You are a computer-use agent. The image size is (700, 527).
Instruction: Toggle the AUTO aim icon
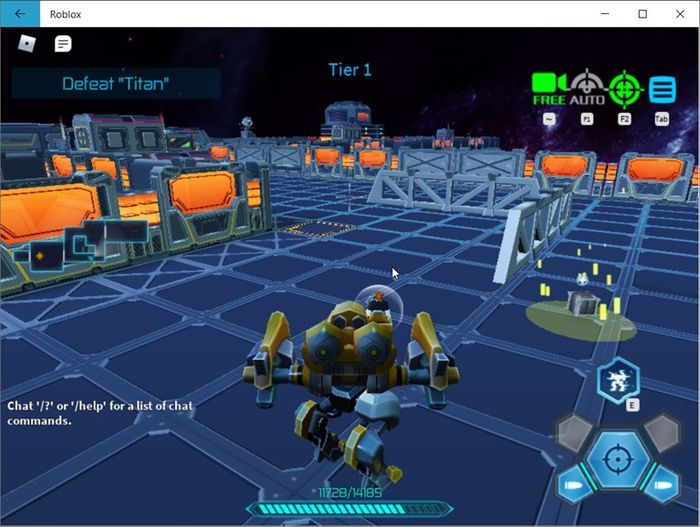[x=587, y=88]
